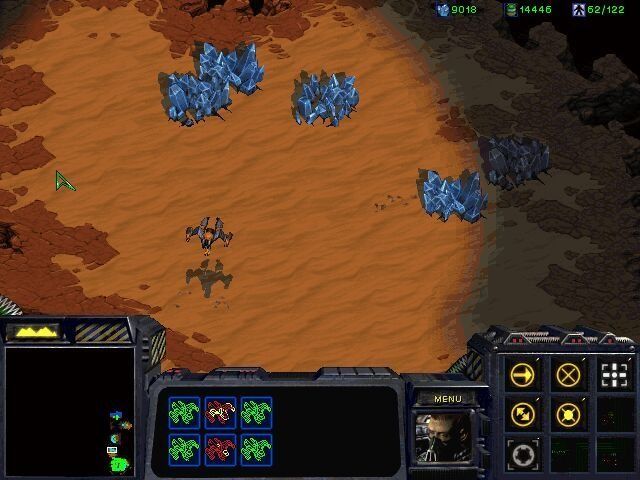This screenshot has width=640, height=480.
Task: Select the Attack command icon
Action: pyautogui.click(x=613, y=375)
